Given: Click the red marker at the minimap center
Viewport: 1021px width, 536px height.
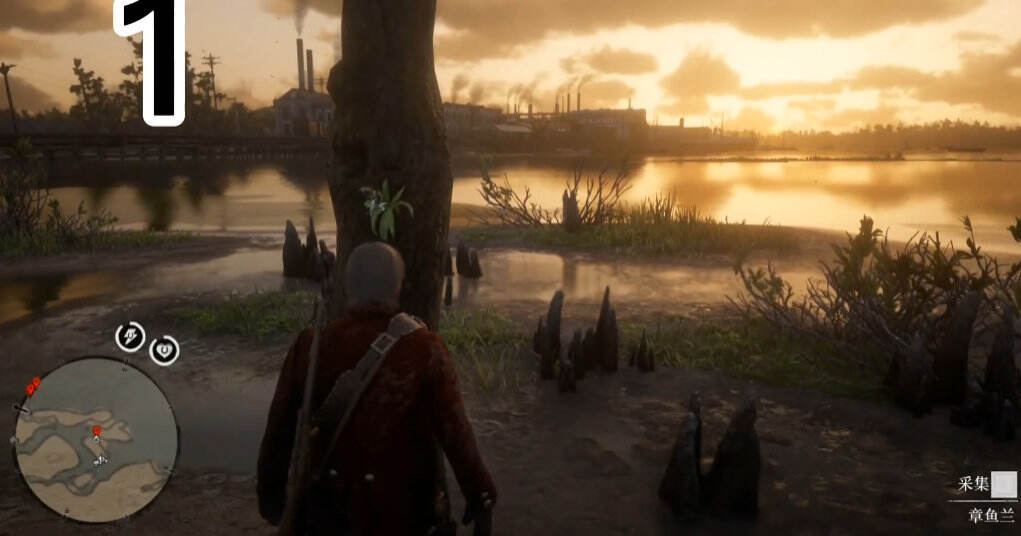Looking at the screenshot, I should click(97, 433).
